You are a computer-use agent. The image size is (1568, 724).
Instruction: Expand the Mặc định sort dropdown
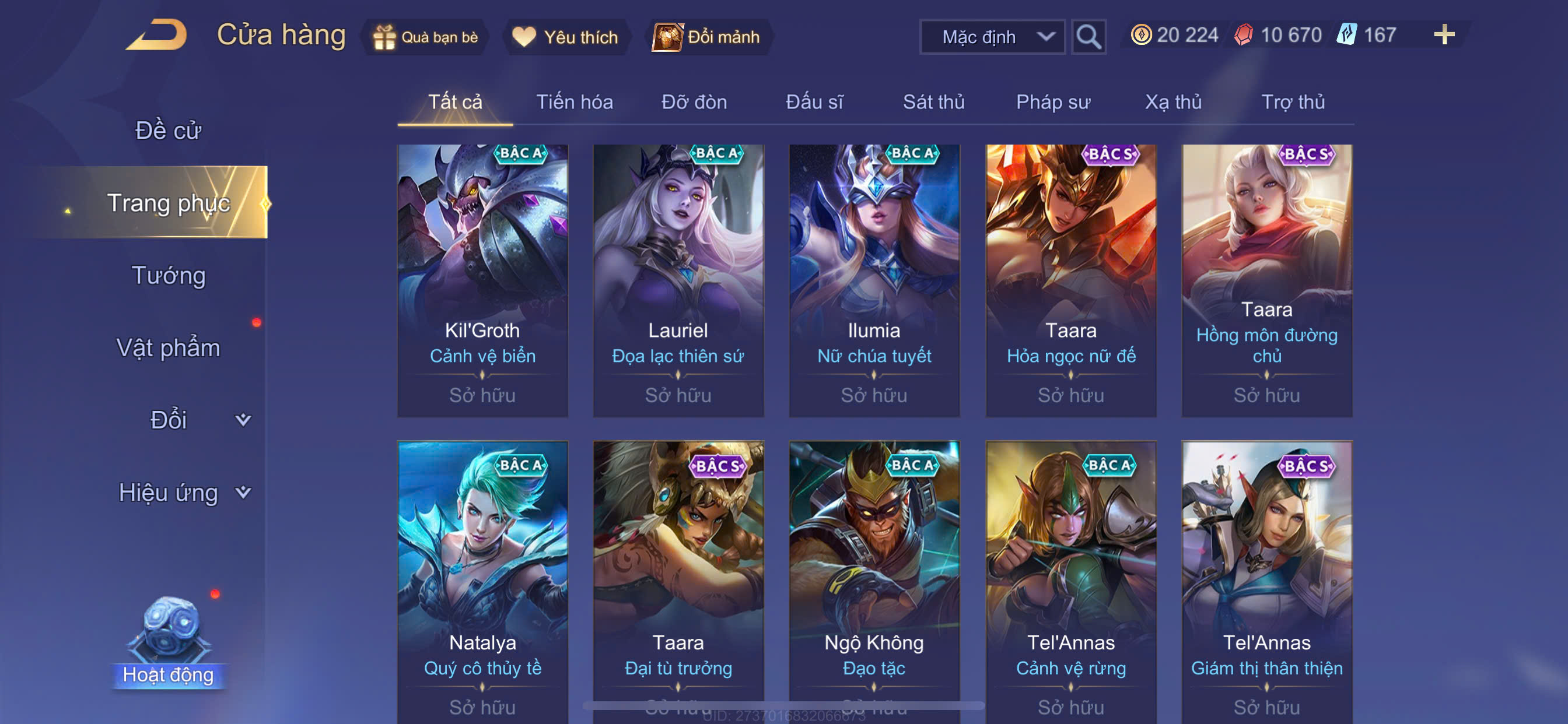pos(992,37)
